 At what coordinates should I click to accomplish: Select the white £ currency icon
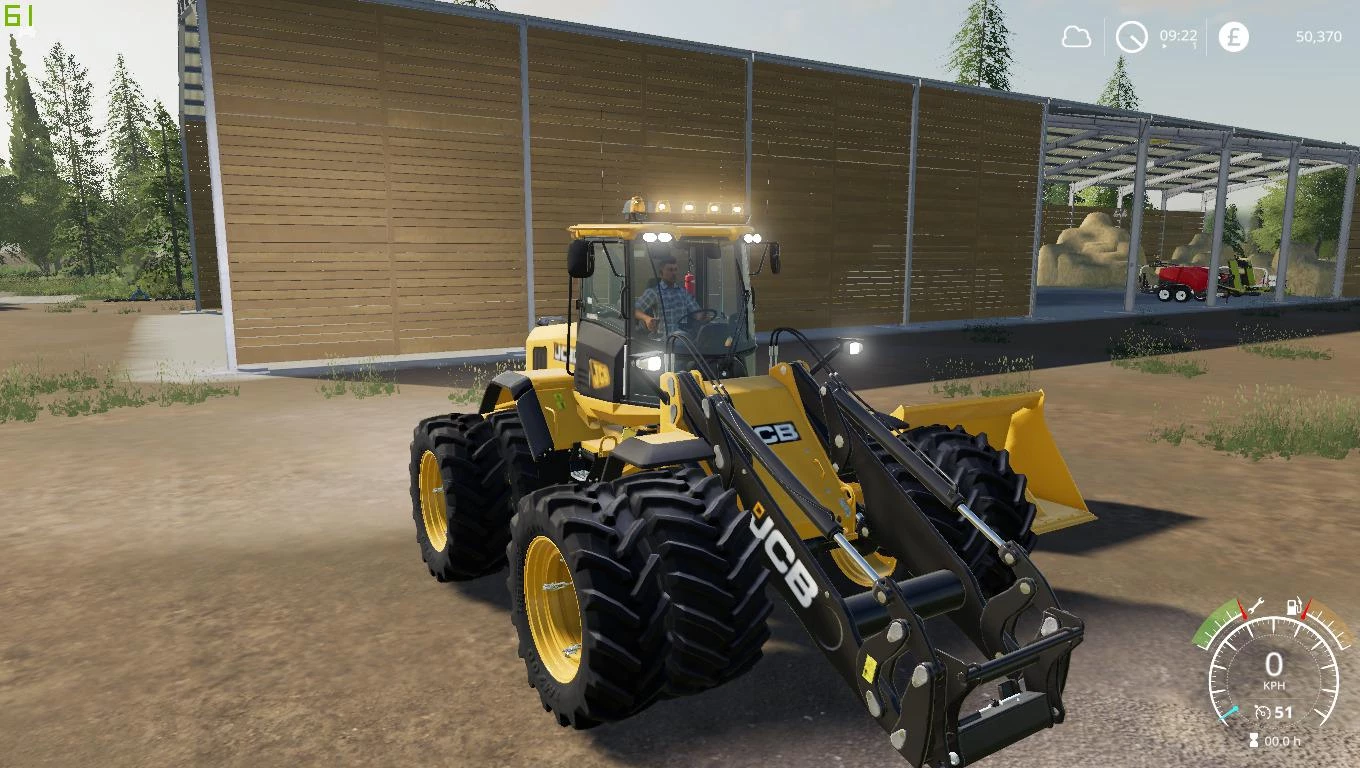coord(1233,37)
